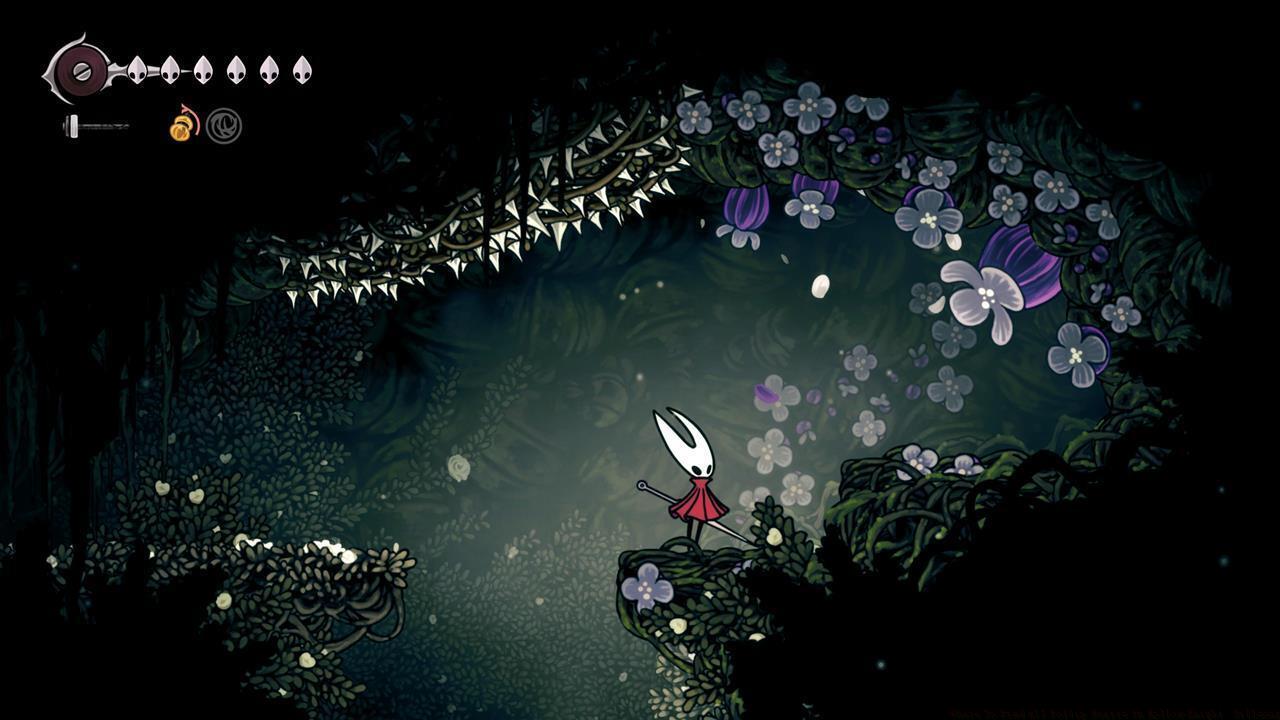Screen dimensions: 1280x720
Task: Click the second health mask to toggle it
Action: pos(170,71)
